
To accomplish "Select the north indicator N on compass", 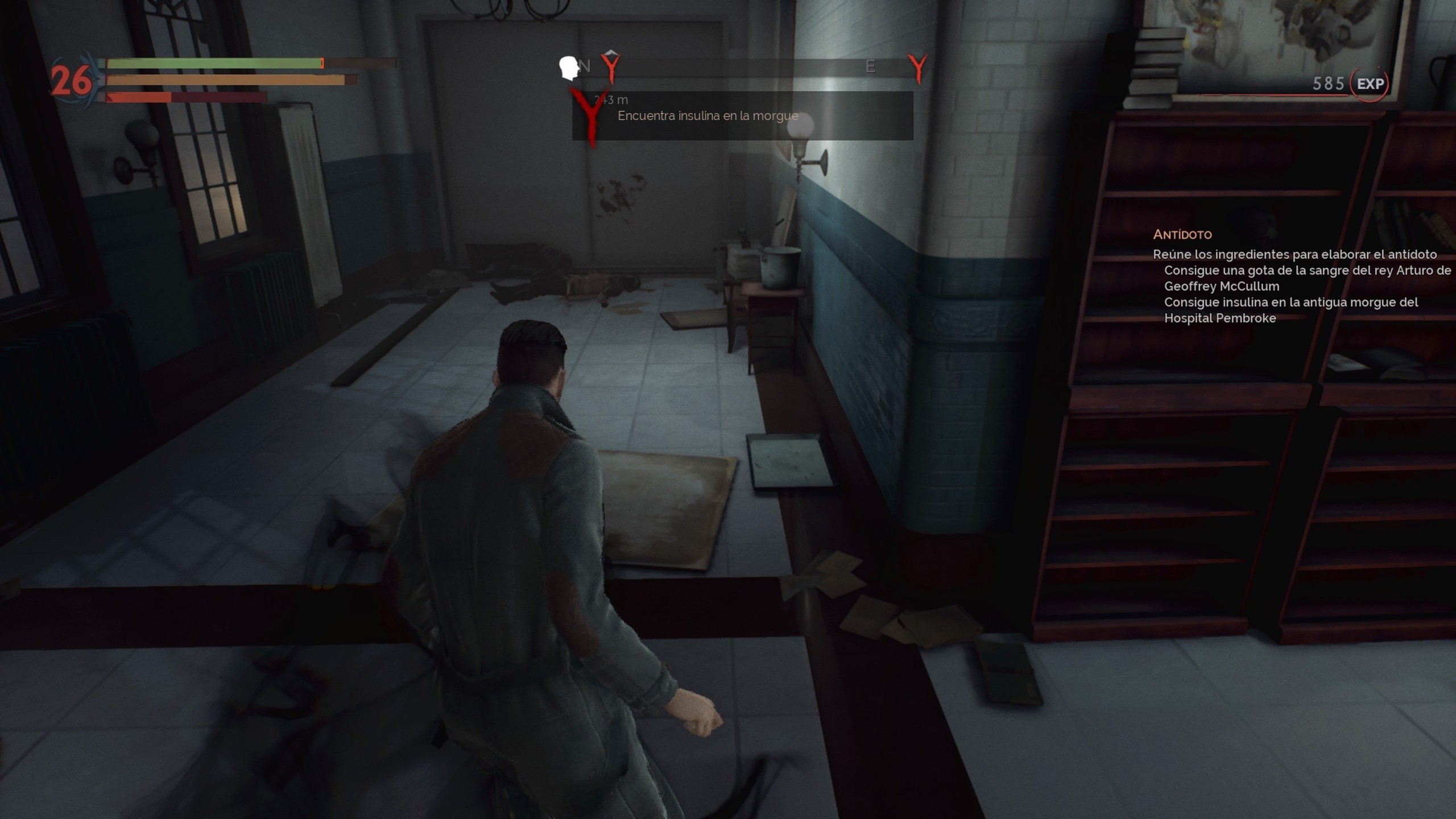I will (x=585, y=65).
